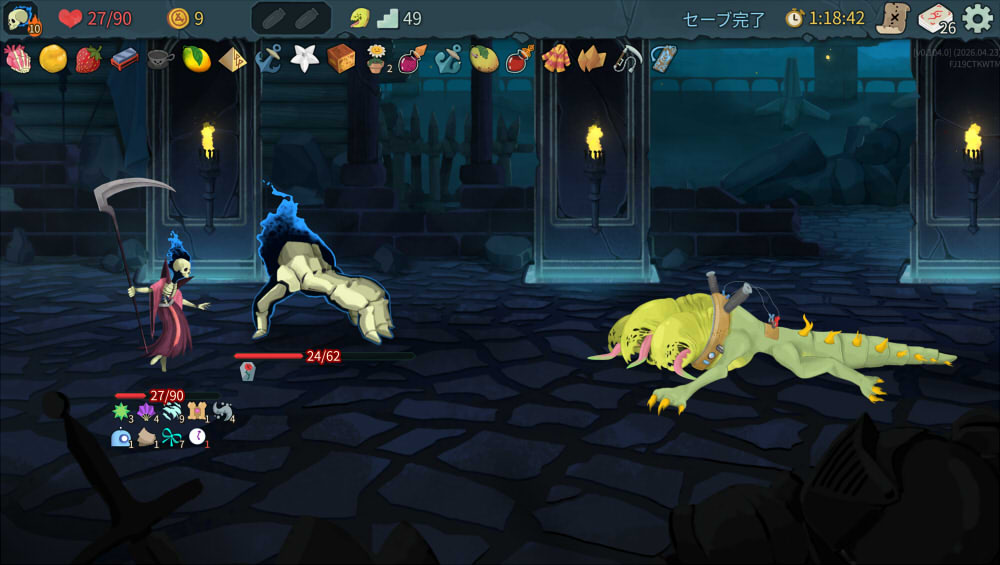Image resolution: width=1000 pixels, height=565 pixels.
Task: Inspect the golden orb relic
Action: pos(53,59)
